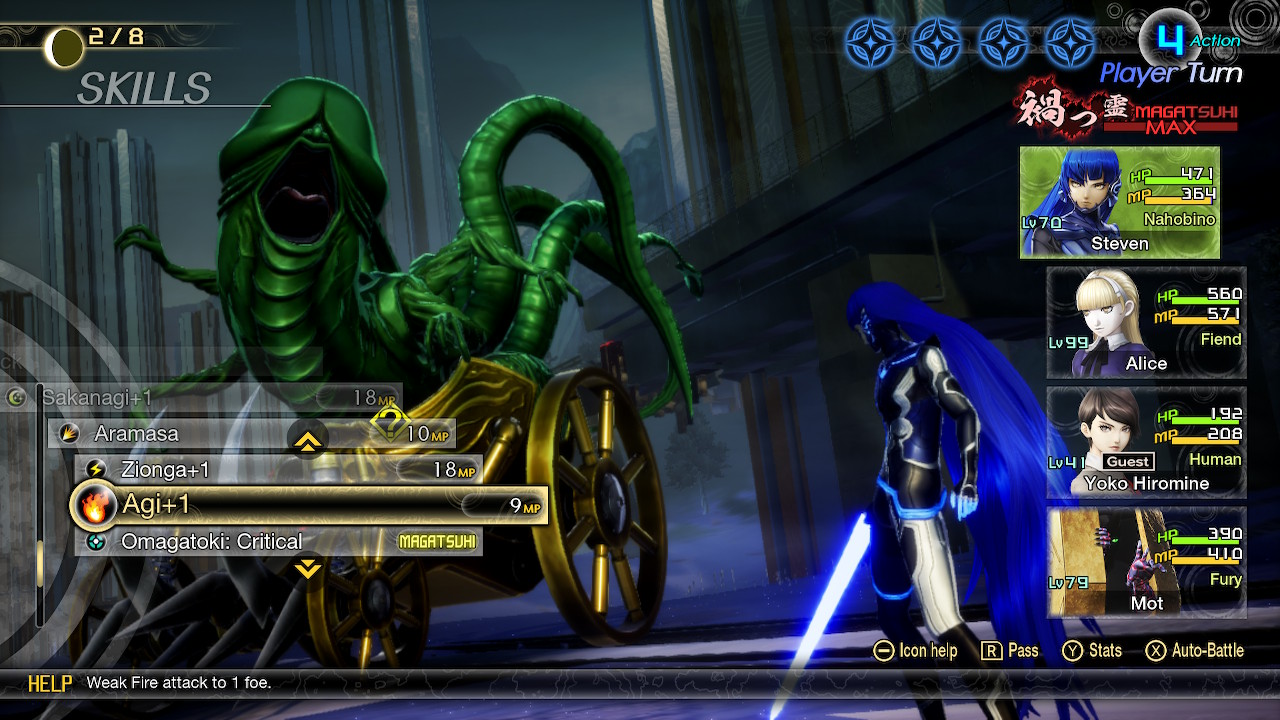Pass the current turn

(x=1009, y=651)
